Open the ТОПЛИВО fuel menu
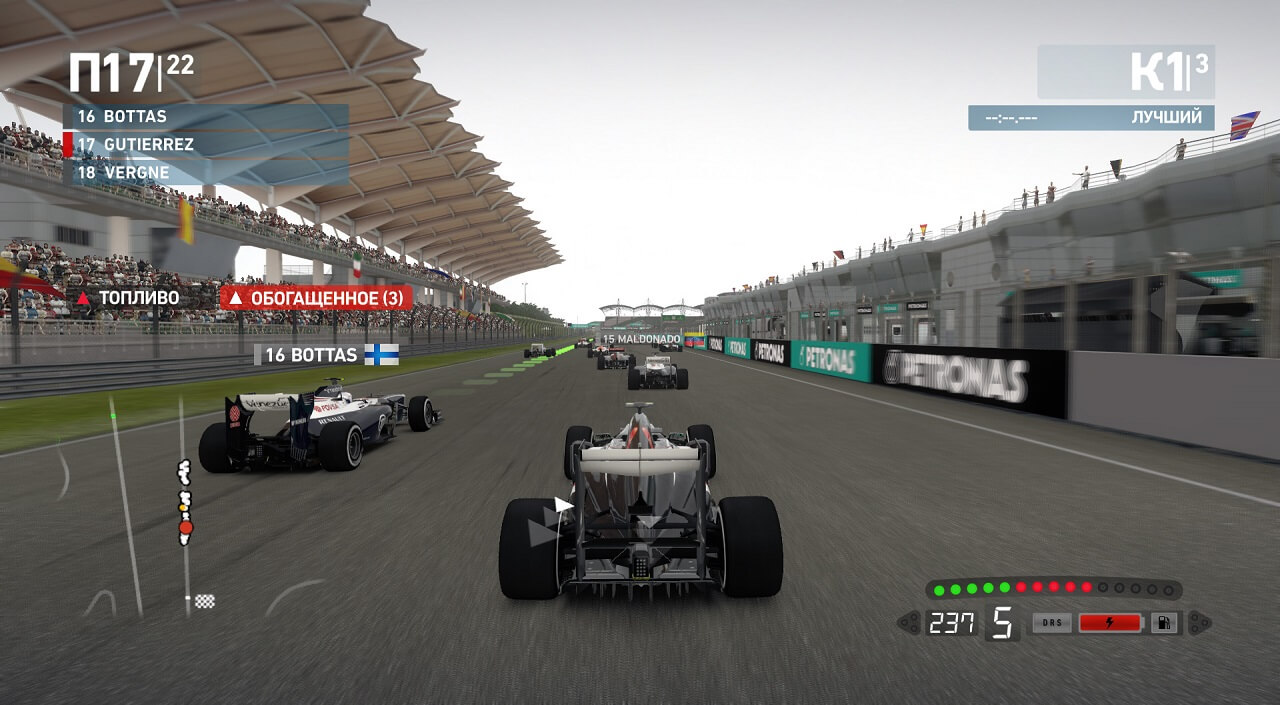This screenshot has height=705, width=1280. 129,298
